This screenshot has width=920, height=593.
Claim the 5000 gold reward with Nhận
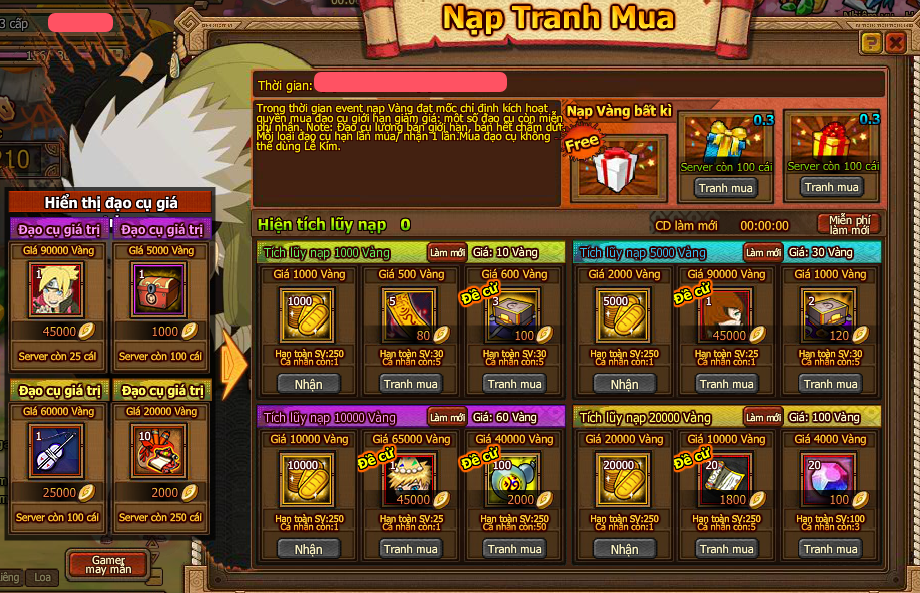[624, 384]
